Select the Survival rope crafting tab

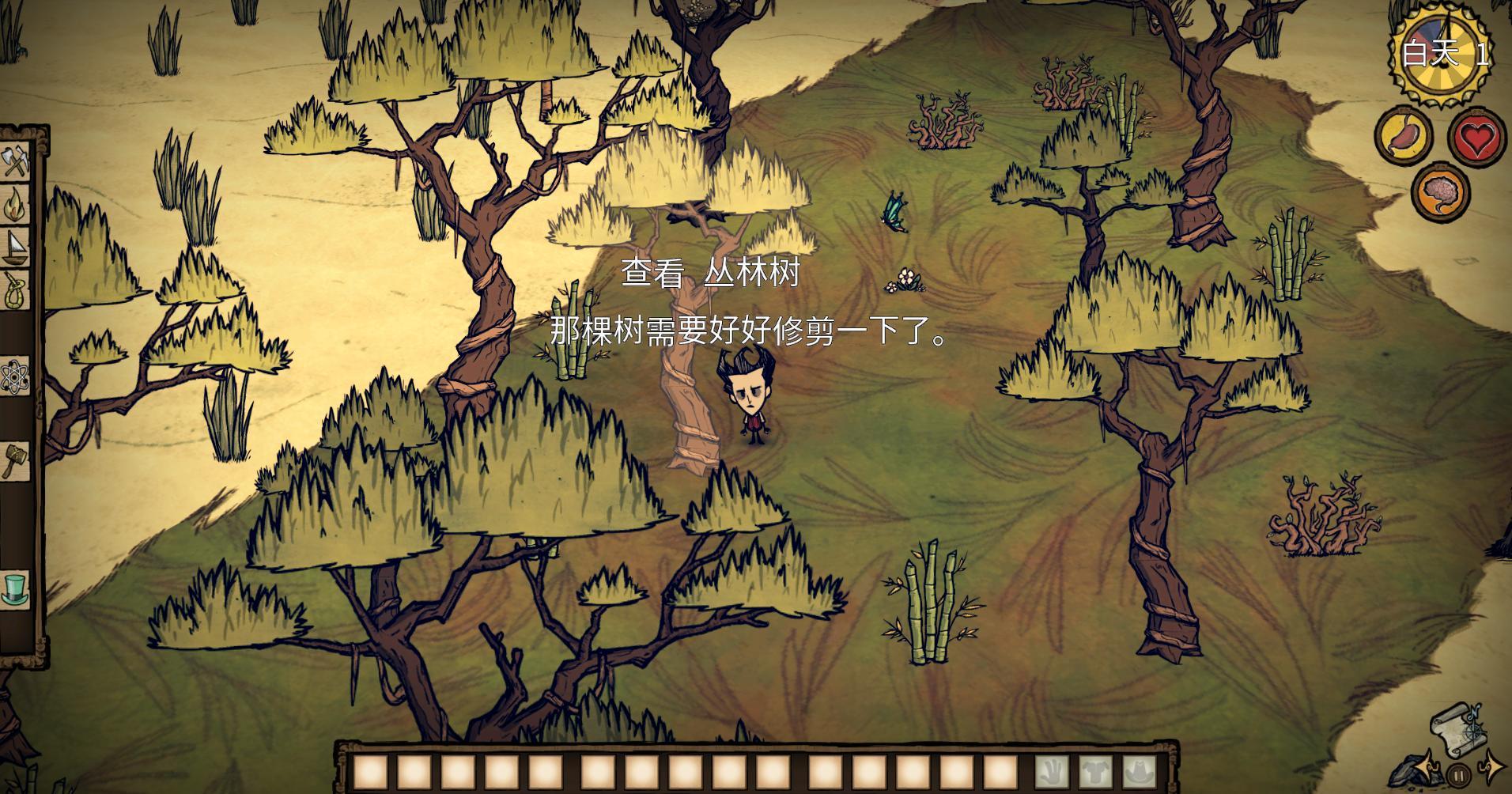pos(15,289)
